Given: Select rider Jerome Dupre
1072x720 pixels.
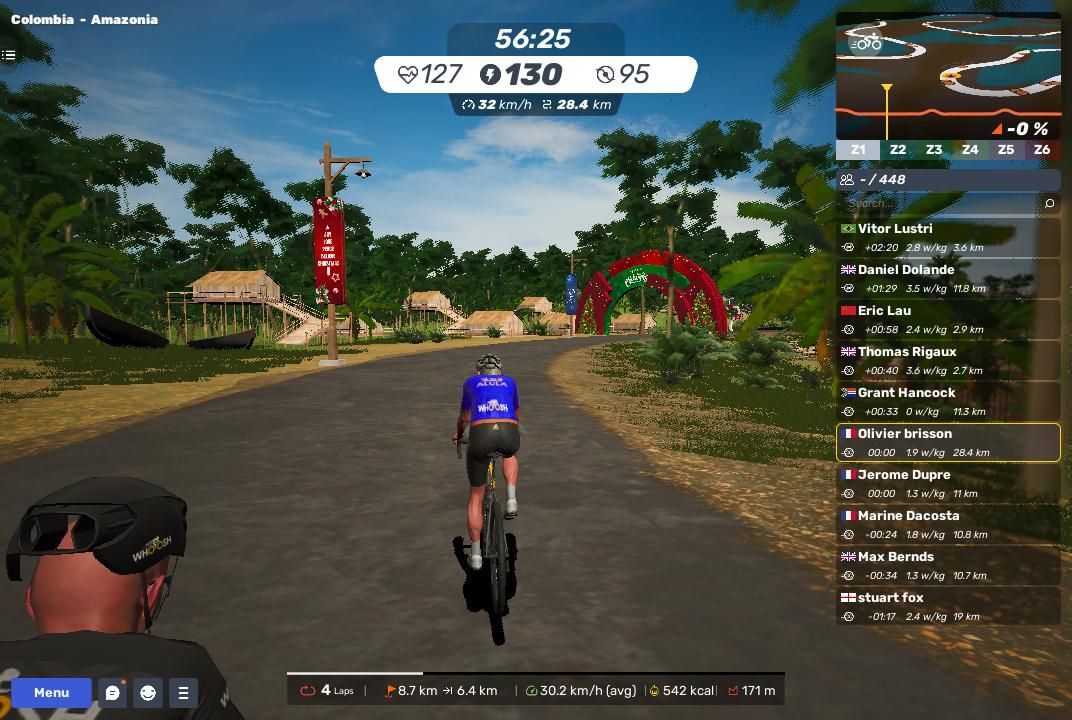Looking at the screenshot, I should 948,484.
